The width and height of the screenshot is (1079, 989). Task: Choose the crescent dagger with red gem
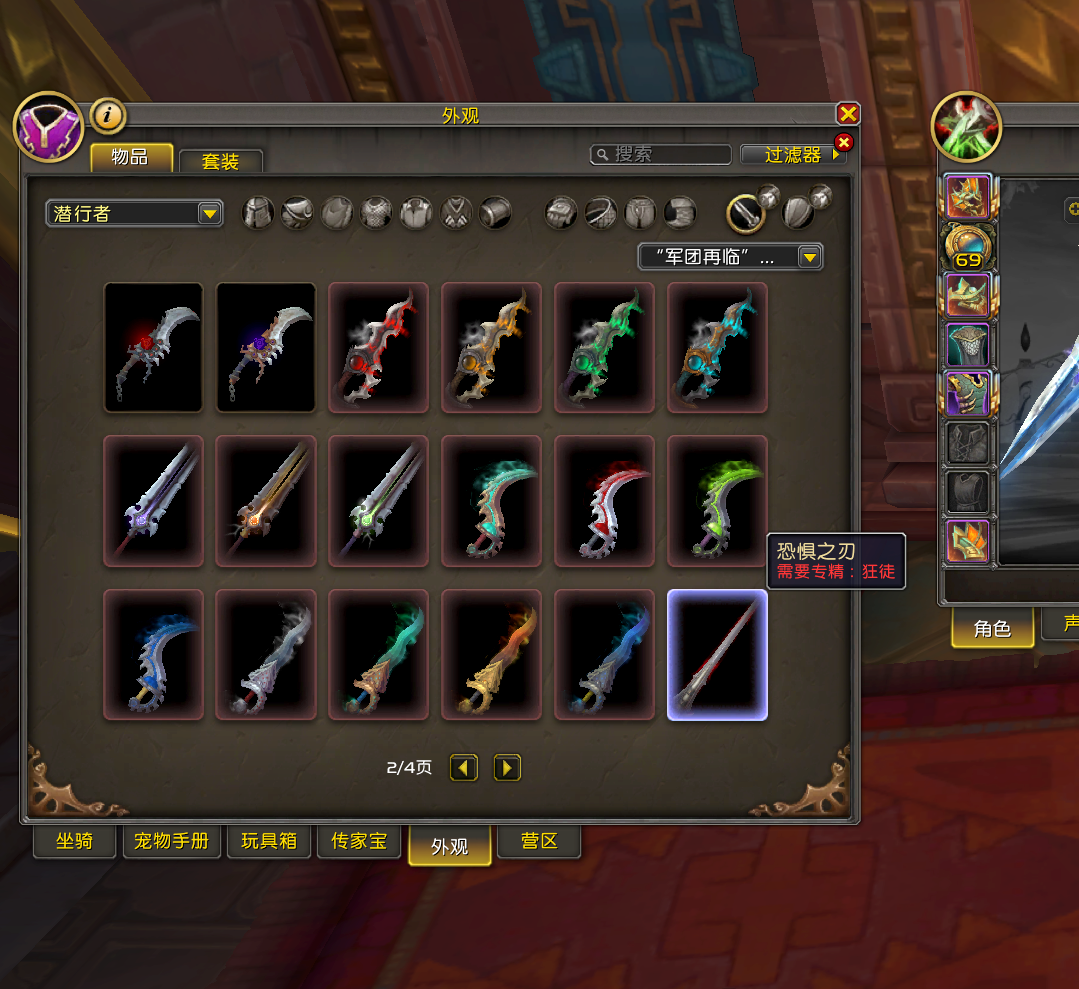pyautogui.click(x=154, y=347)
